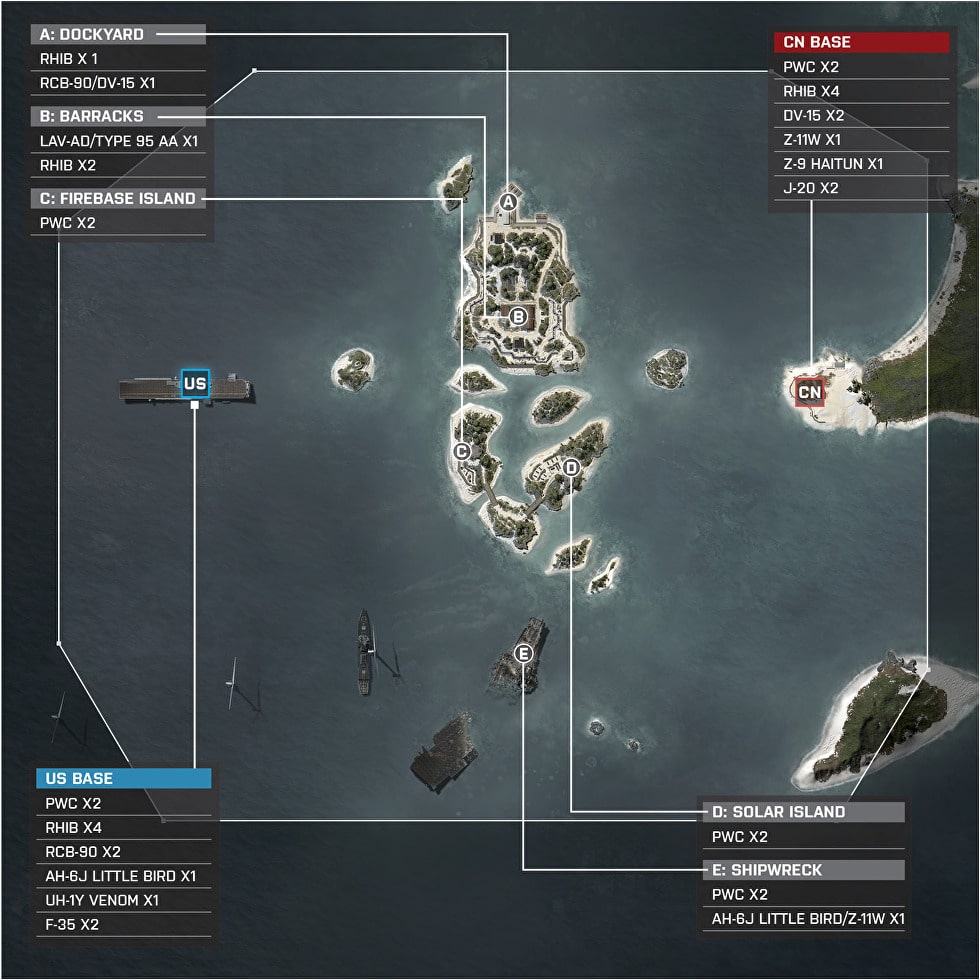This screenshot has height=980, width=980.
Task: Click the C: Firebase Island legend header
Action: [x=118, y=198]
